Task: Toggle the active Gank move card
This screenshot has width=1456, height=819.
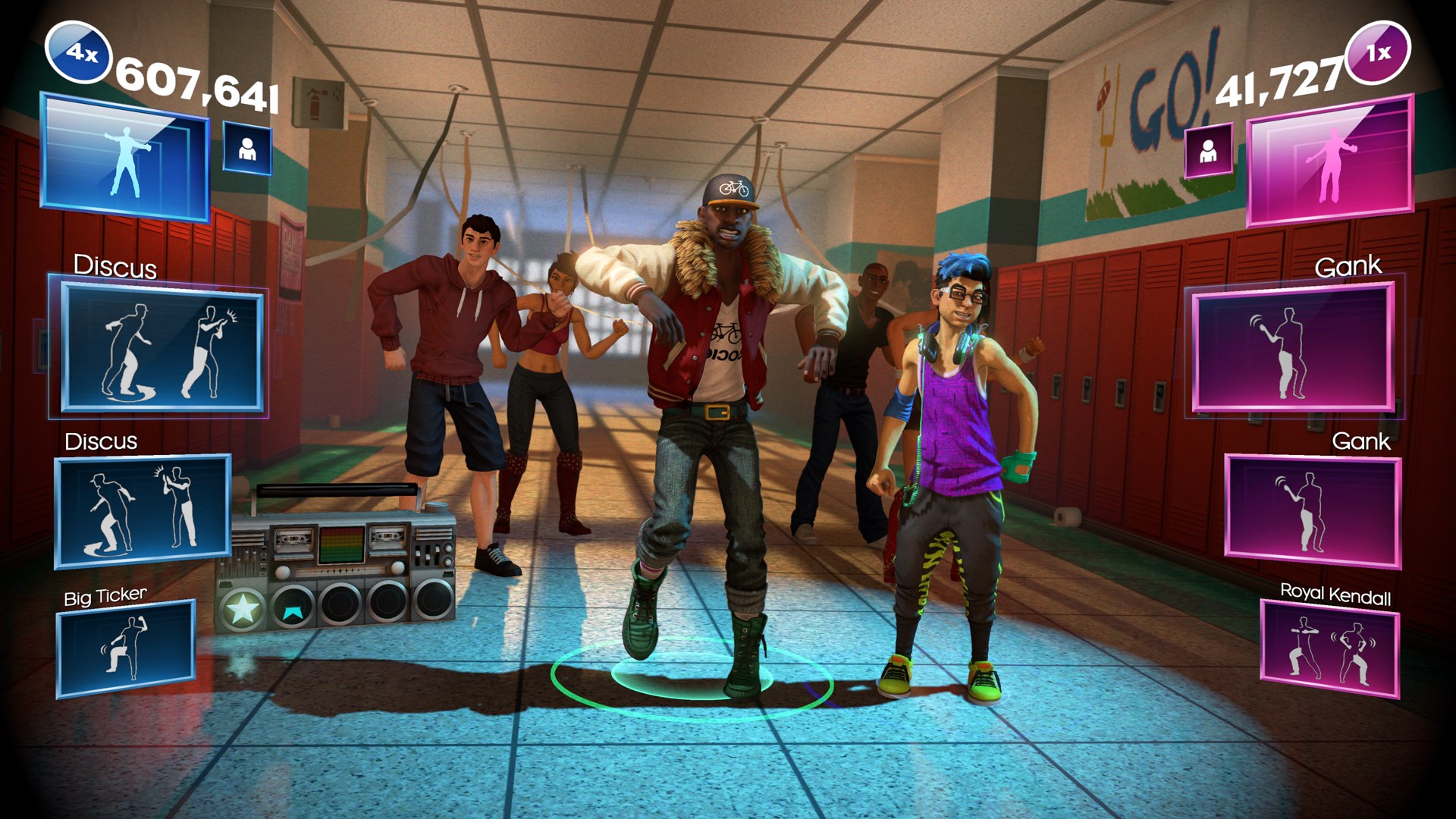Action: [1293, 350]
